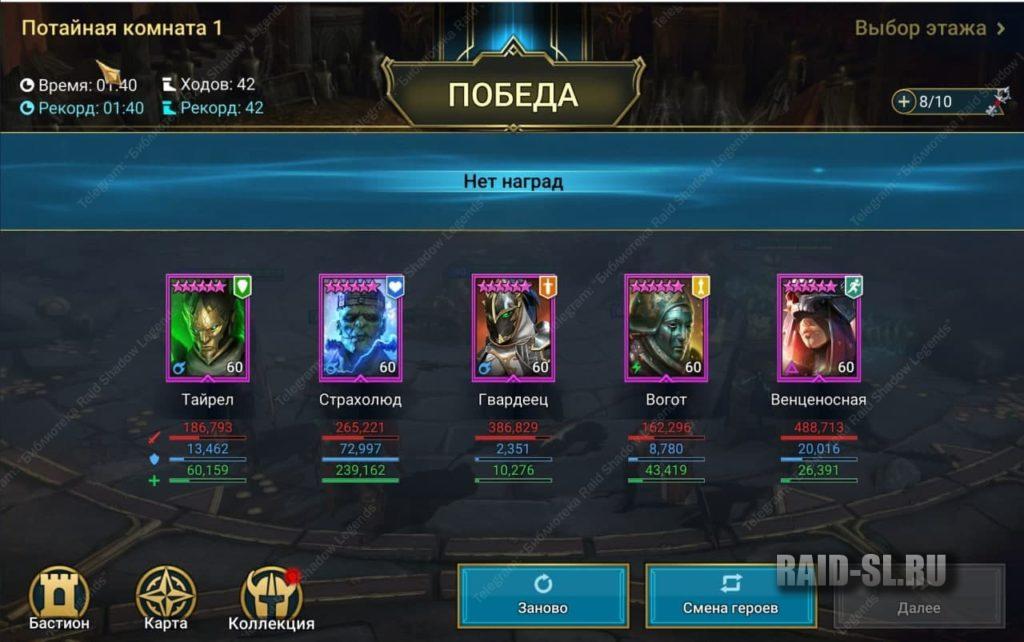Go to the Бастион
The width and height of the screenshot is (1024, 642).
pos(59,598)
